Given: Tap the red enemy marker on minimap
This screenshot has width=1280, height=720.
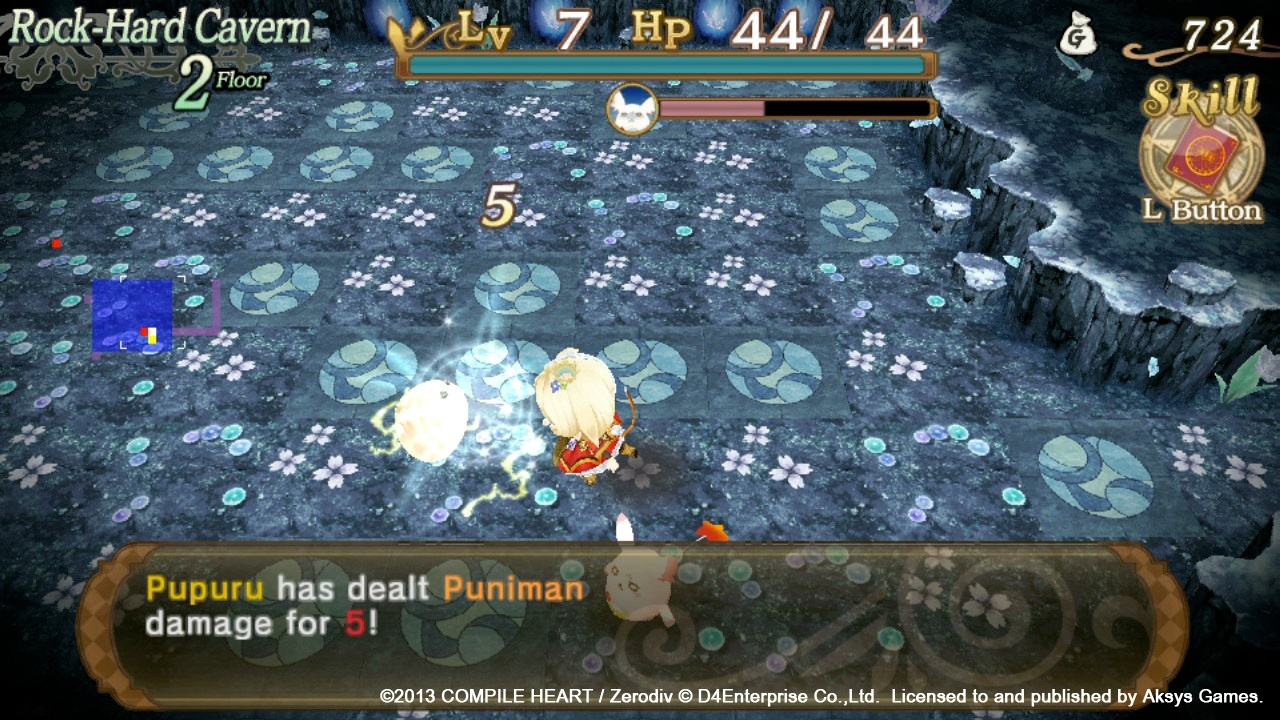Looking at the screenshot, I should point(56,242).
